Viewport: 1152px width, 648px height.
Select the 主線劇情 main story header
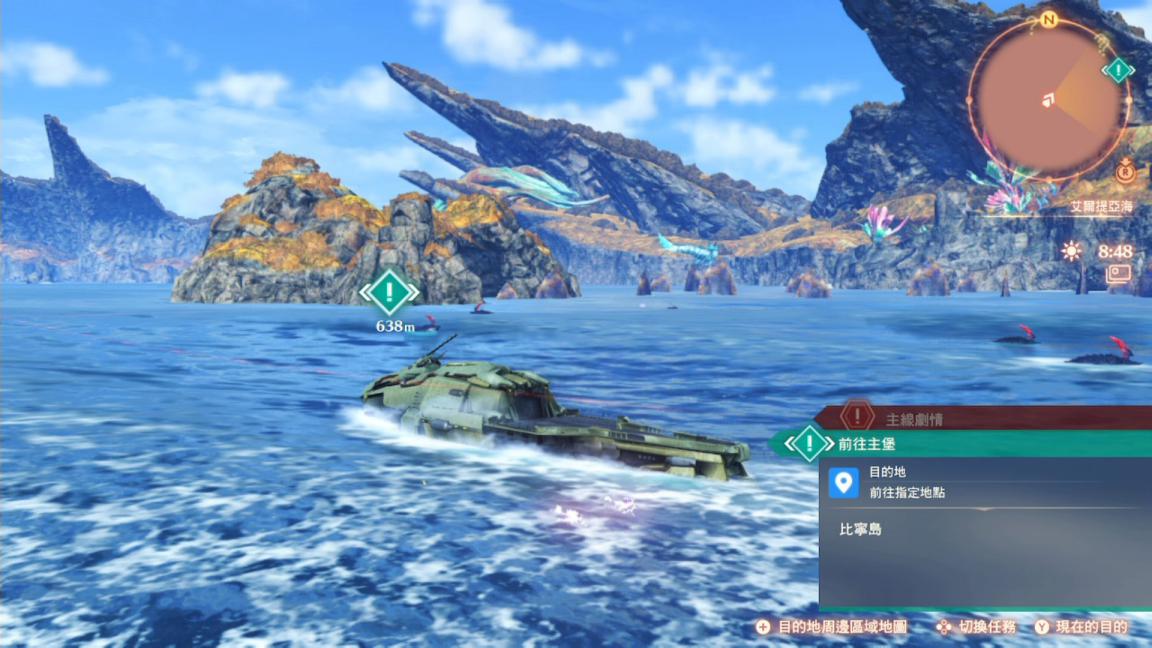[x=913, y=419]
